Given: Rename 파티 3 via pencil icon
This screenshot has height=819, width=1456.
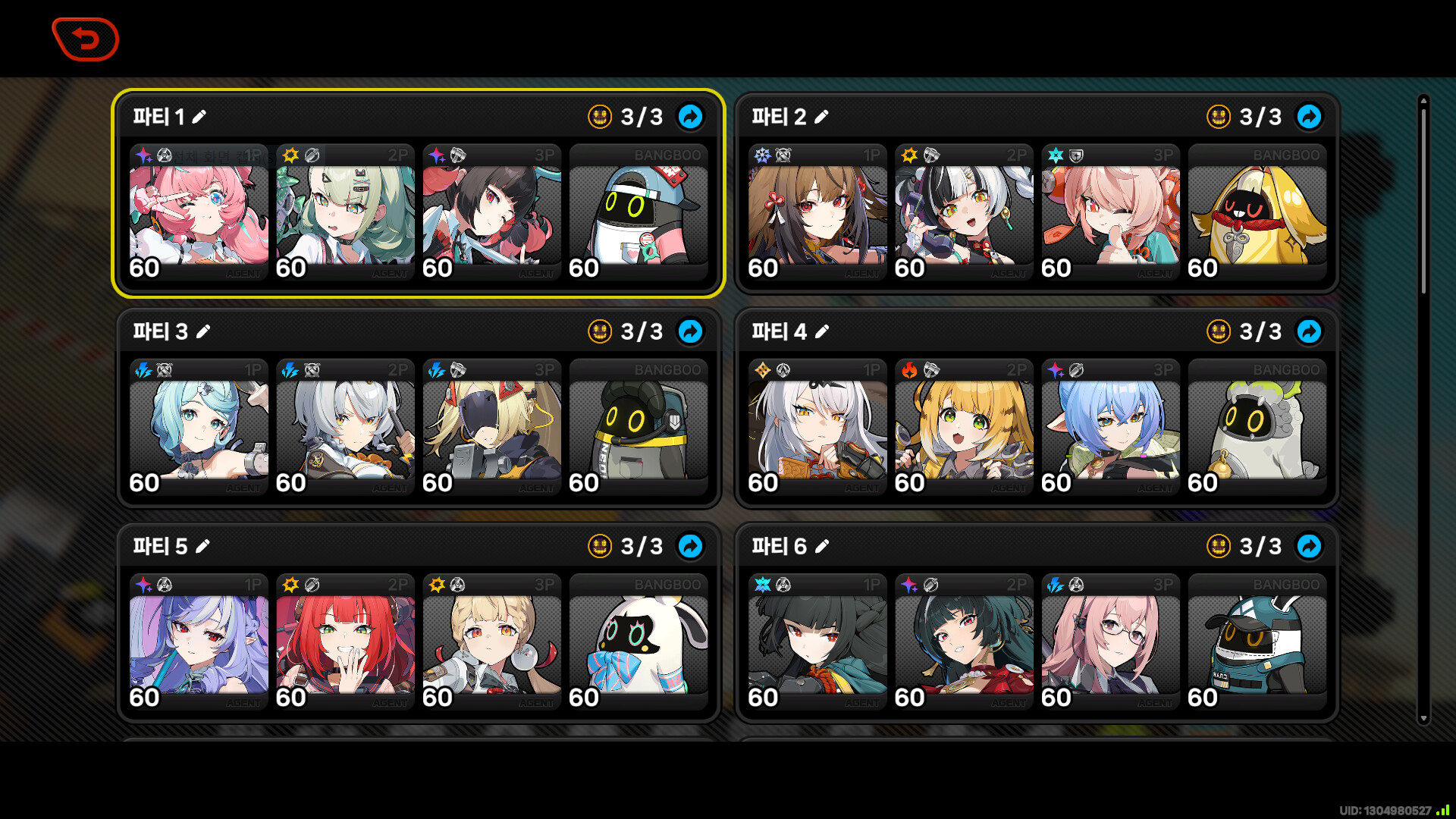Looking at the screenshot, I should [x=203, y=331].
